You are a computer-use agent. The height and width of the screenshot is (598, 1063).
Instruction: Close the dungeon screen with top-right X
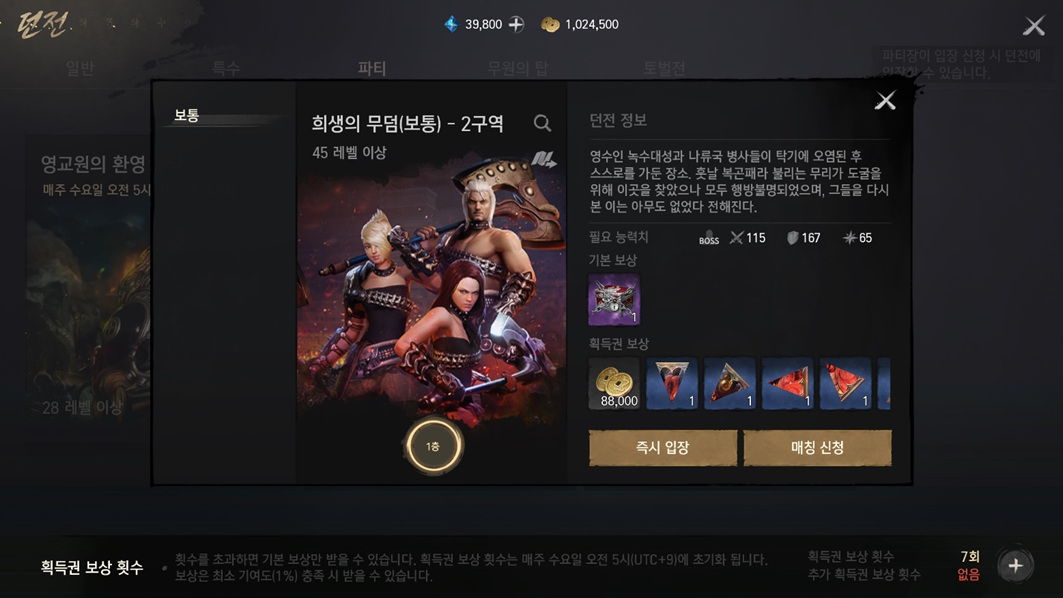(x=1034, y=26)
